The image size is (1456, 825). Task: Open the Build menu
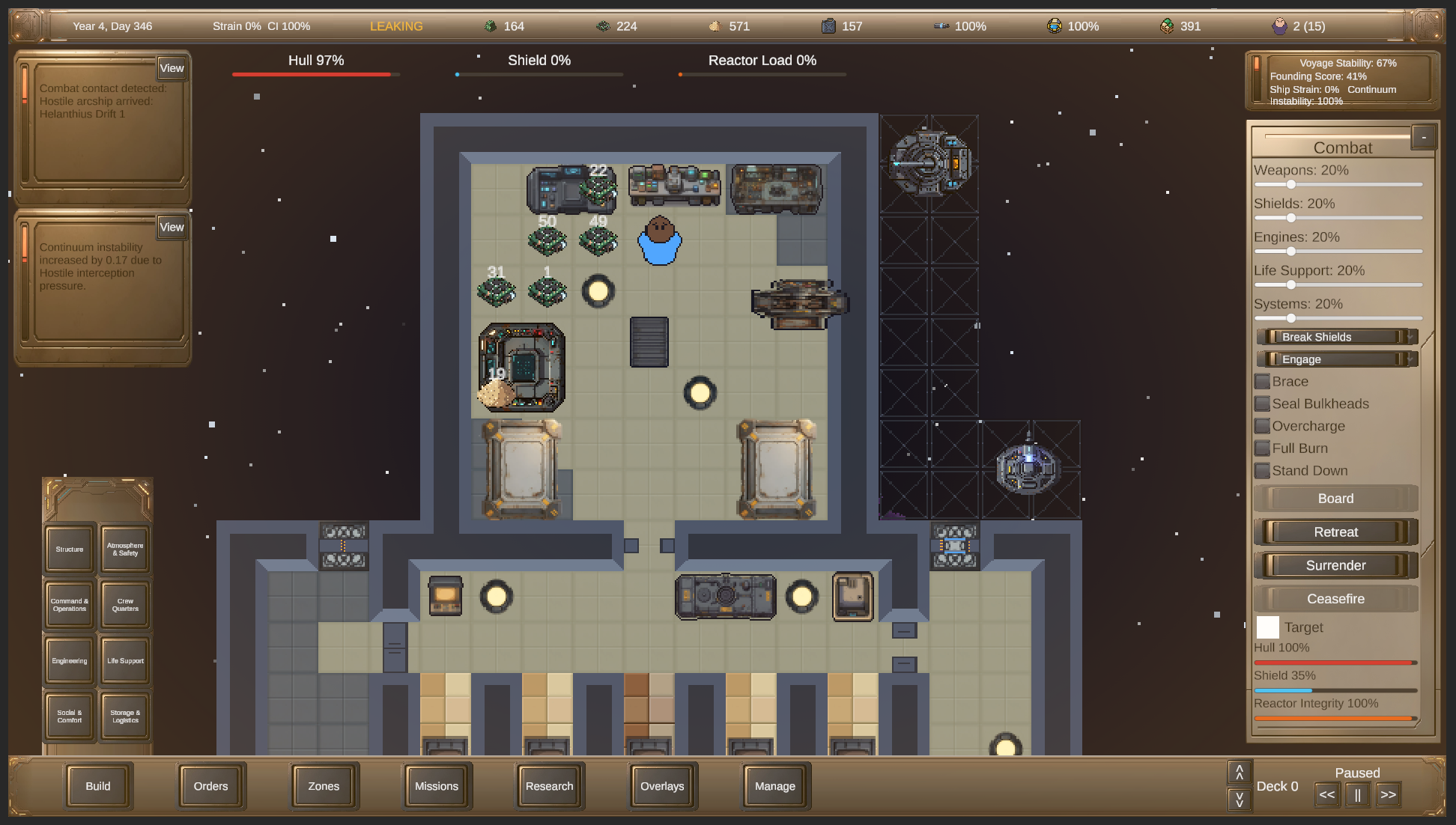pos(98,786)
